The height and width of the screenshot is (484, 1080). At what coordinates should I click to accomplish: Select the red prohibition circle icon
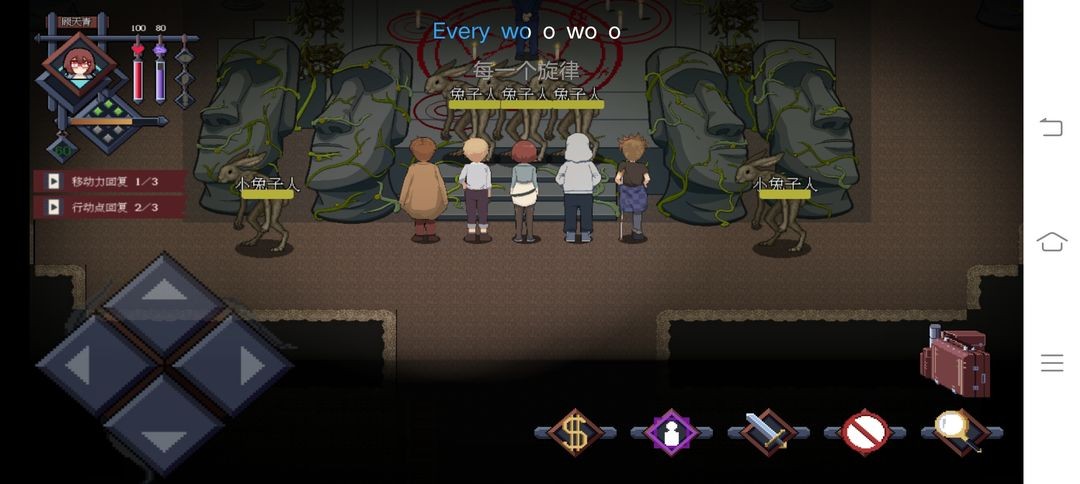pos(865,432)
